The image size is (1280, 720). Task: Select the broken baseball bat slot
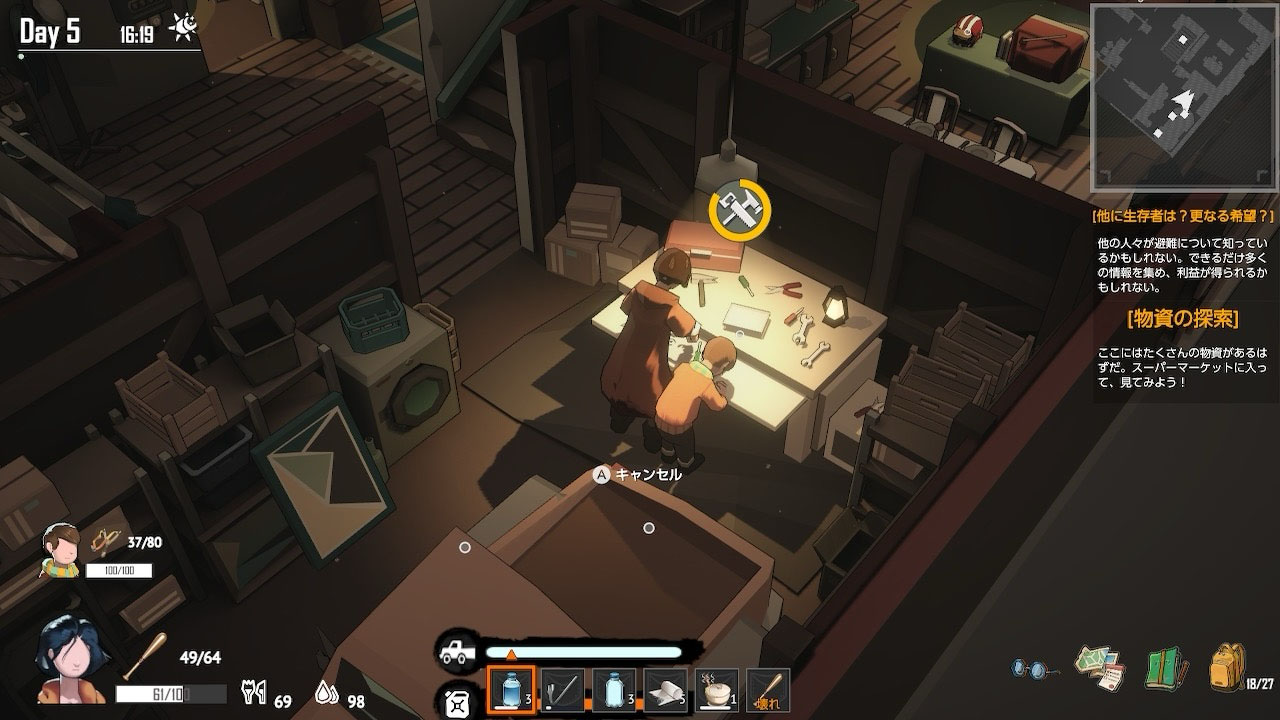pos(768,690)
